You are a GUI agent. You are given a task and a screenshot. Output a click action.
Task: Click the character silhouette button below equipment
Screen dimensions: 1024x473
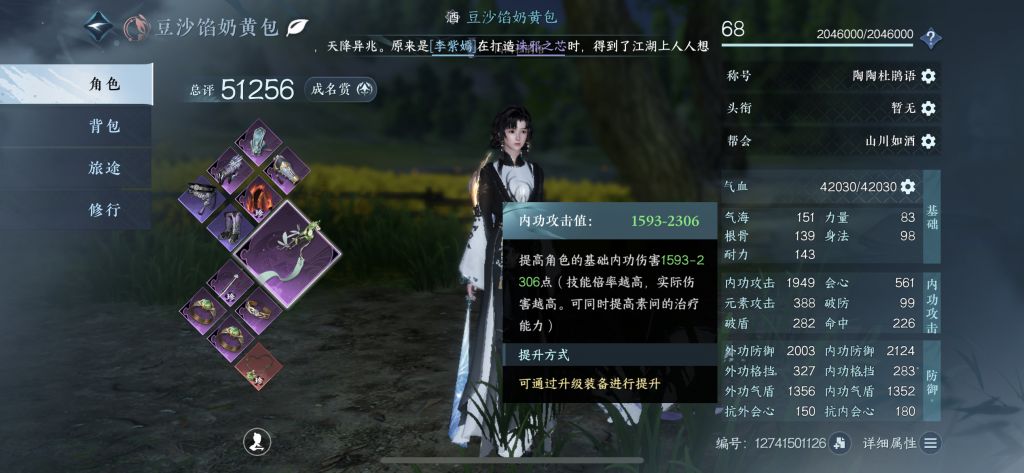[x=258, y=441]
